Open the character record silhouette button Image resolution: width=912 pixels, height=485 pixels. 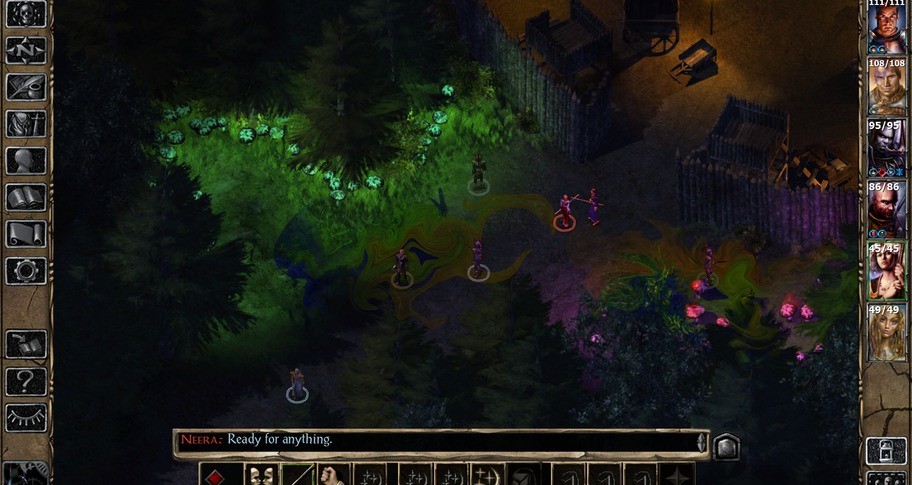pyautogui.click(x=26, y=160)
